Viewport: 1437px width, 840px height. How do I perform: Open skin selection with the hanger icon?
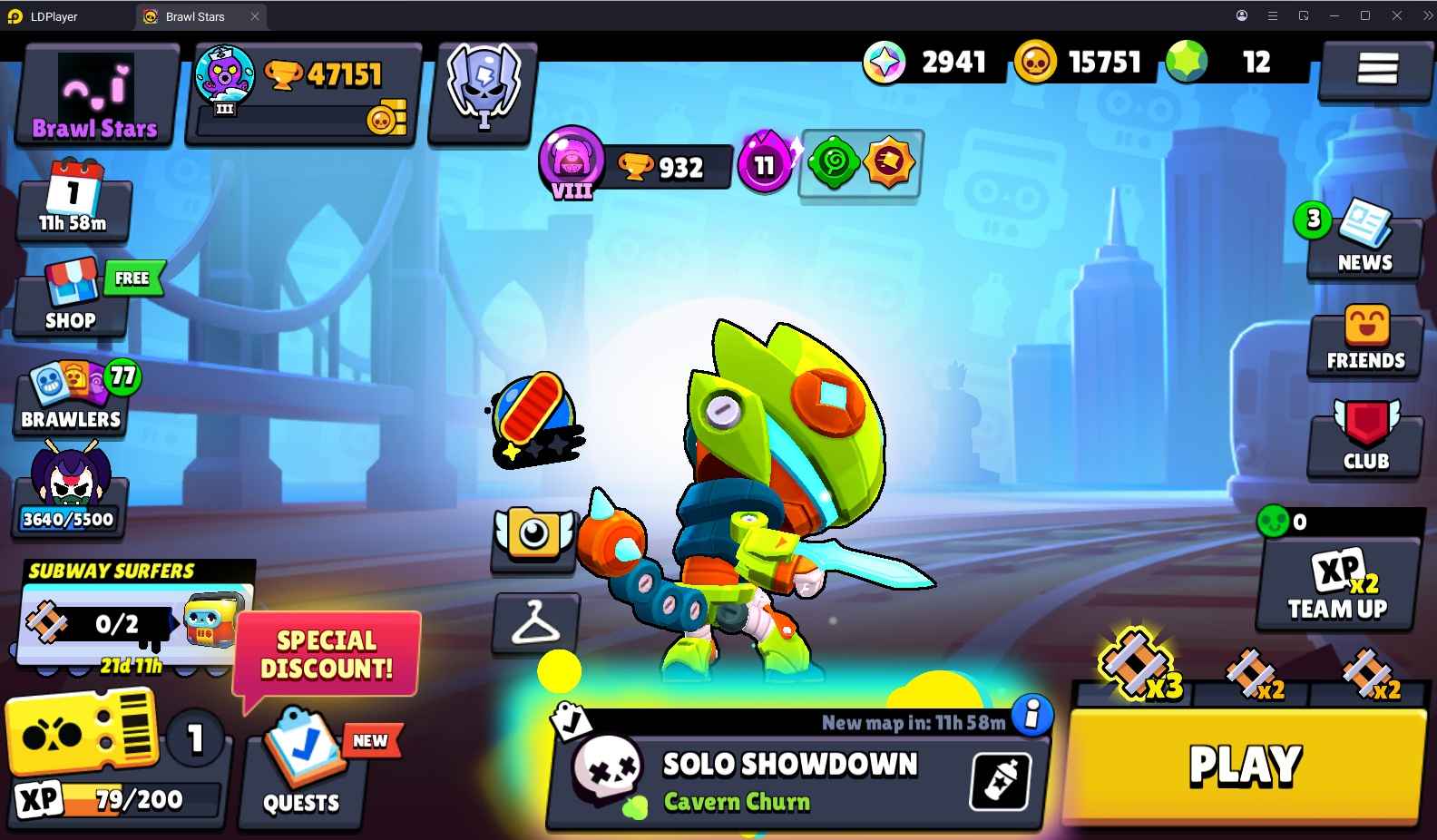[537, 624]
